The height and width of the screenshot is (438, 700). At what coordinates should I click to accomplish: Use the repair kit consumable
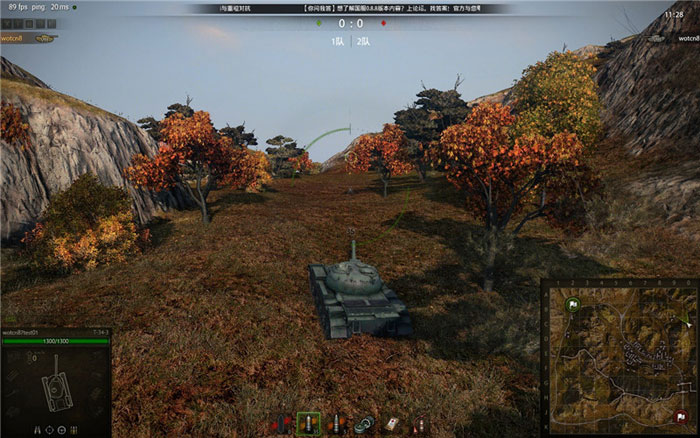[x=364, y=424]
